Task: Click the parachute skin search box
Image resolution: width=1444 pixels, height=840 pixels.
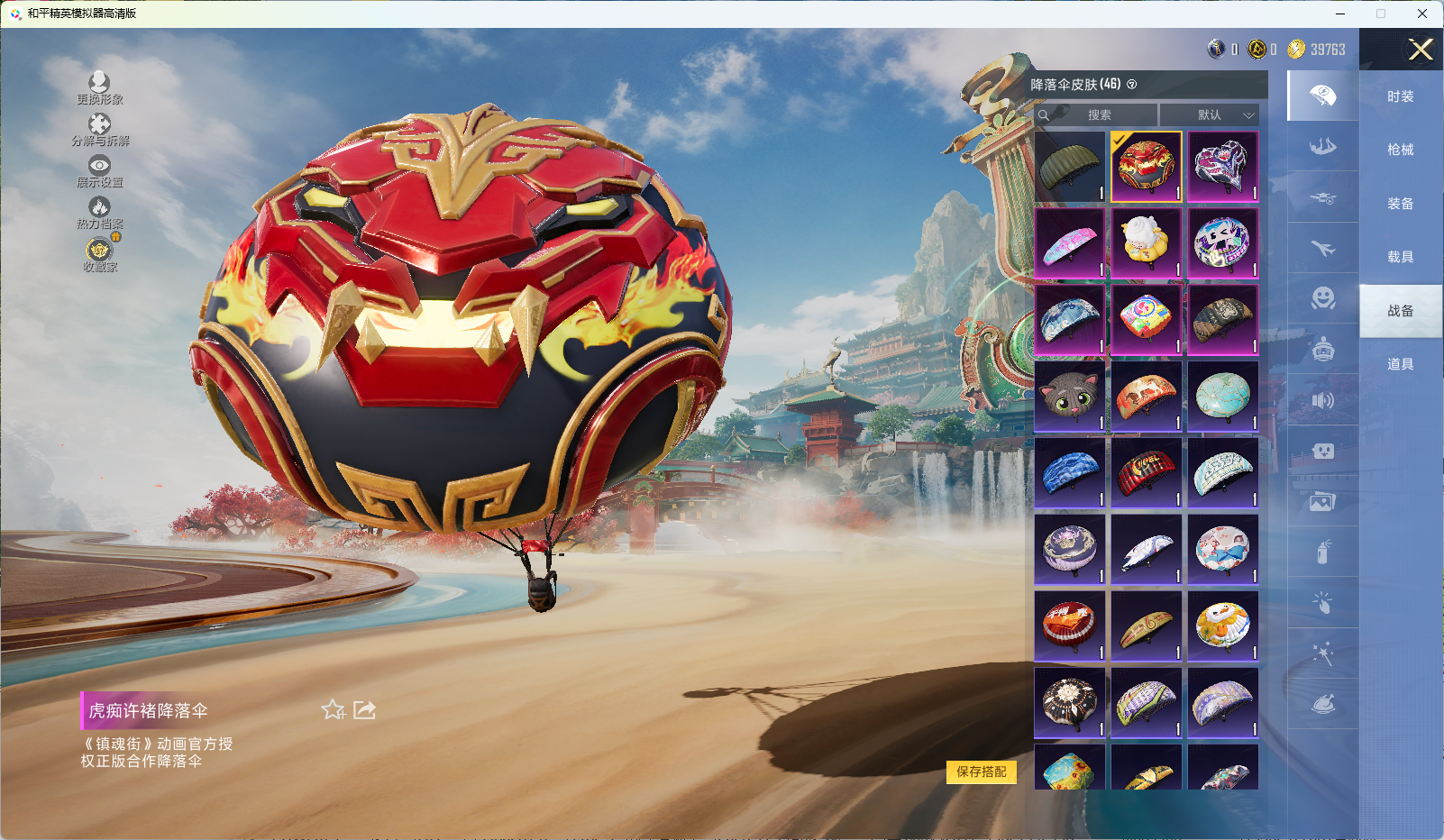Action: pos(1097,114)
